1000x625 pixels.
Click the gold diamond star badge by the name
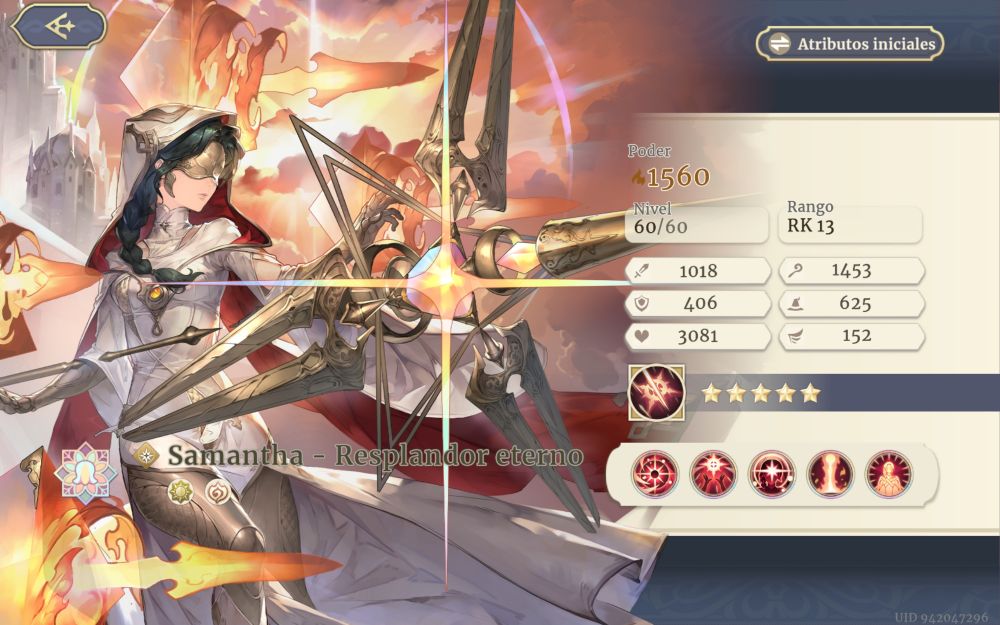(x=147, y=455)
